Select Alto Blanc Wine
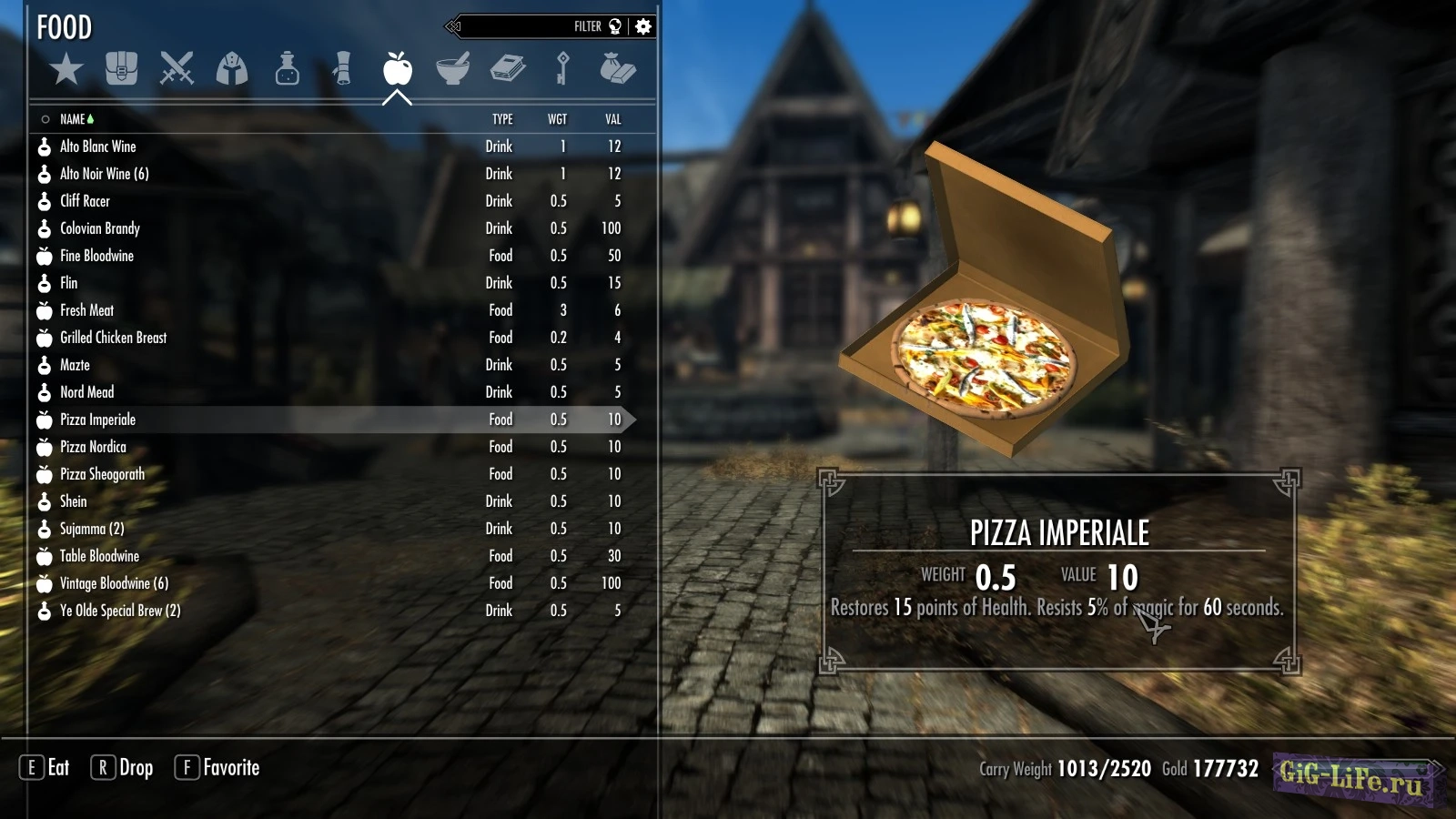This screenshot has height=819, width=1456. point(98,147)
